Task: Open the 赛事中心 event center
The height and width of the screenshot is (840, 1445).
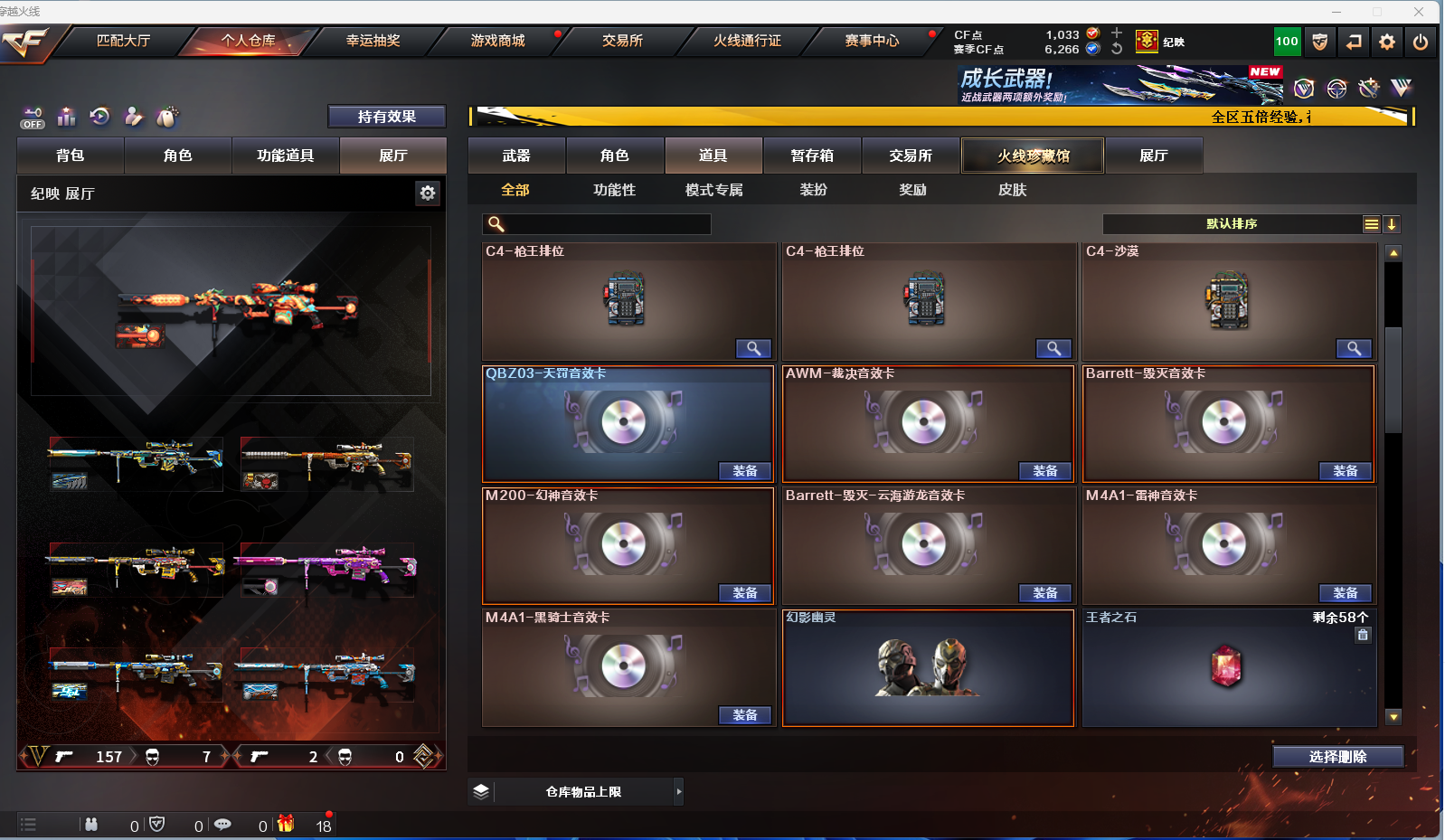Action: 872,41
